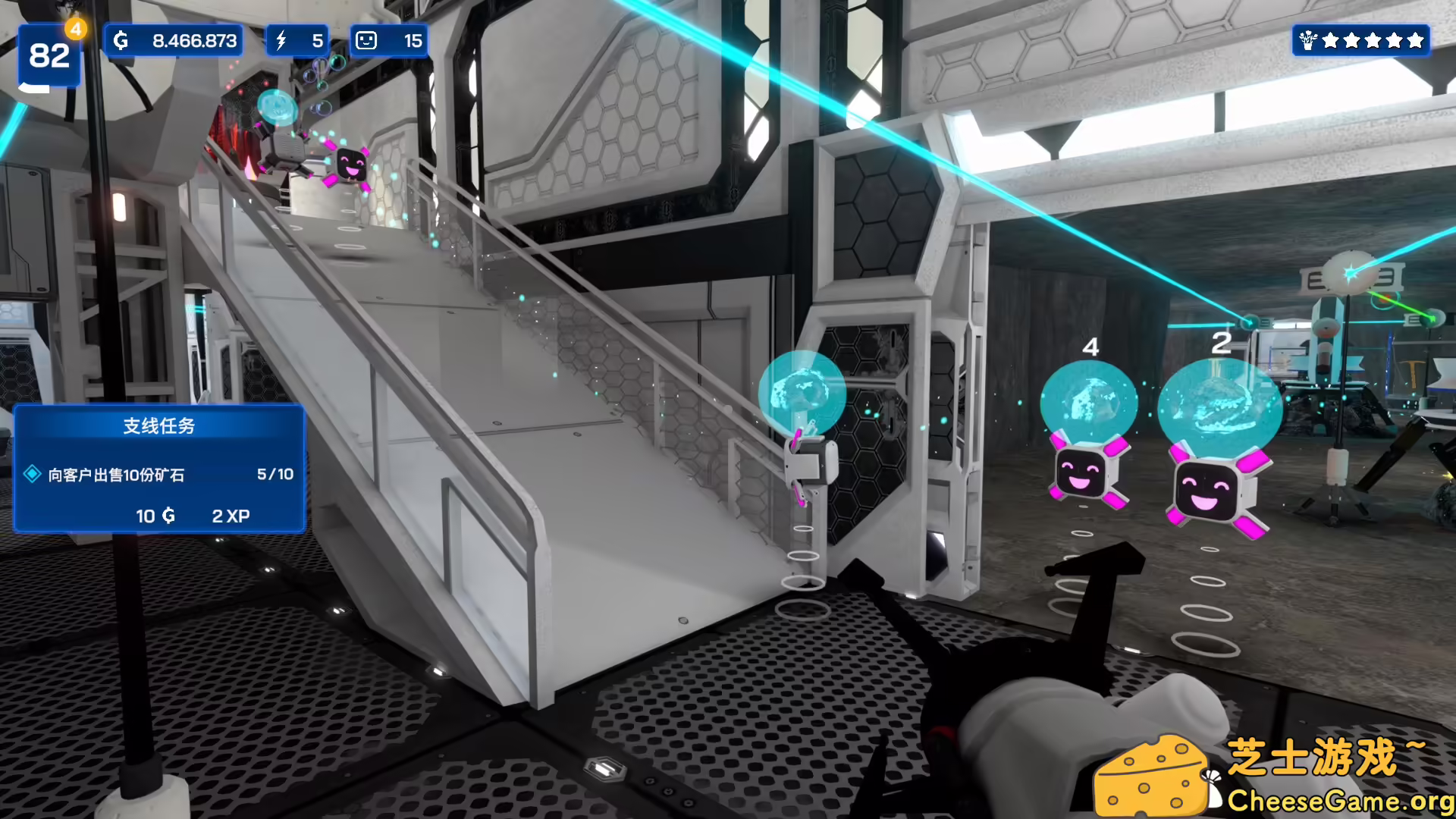
Task: Select the lightning energy icon
Action: point(281,40)
